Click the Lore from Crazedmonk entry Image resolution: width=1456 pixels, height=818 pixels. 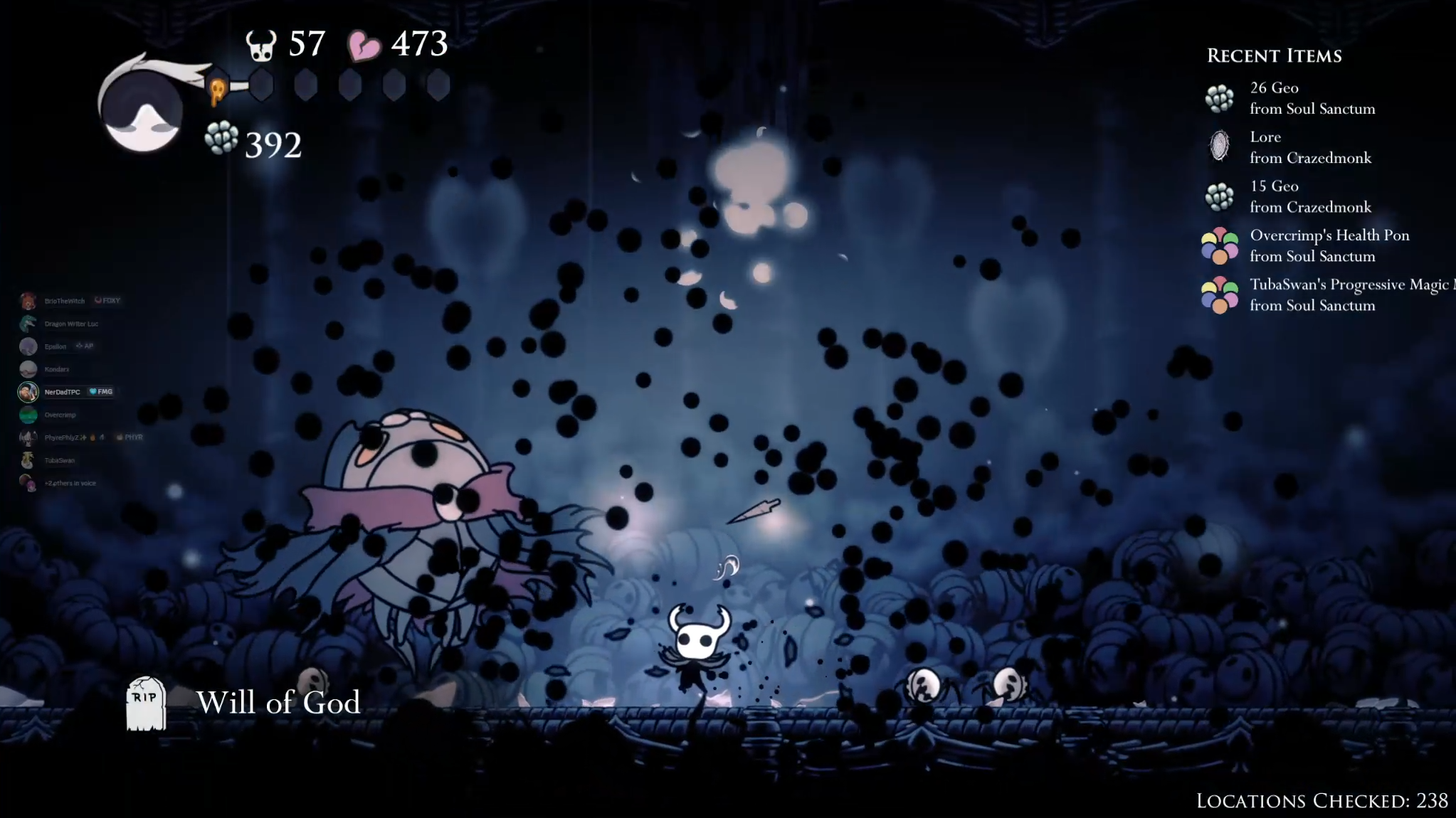click(1309, 147)
